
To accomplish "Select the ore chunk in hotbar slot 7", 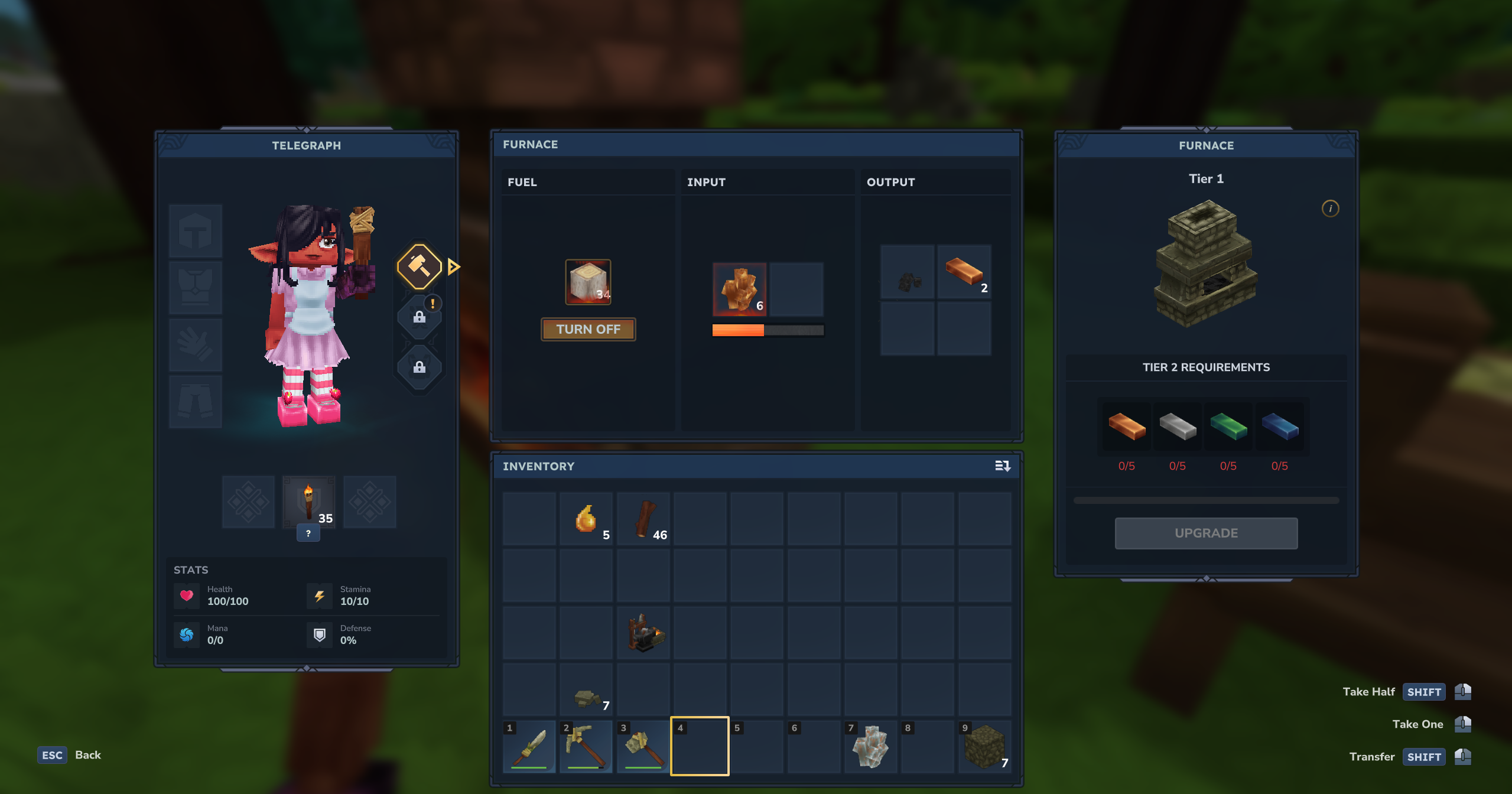I will point(871,747).
